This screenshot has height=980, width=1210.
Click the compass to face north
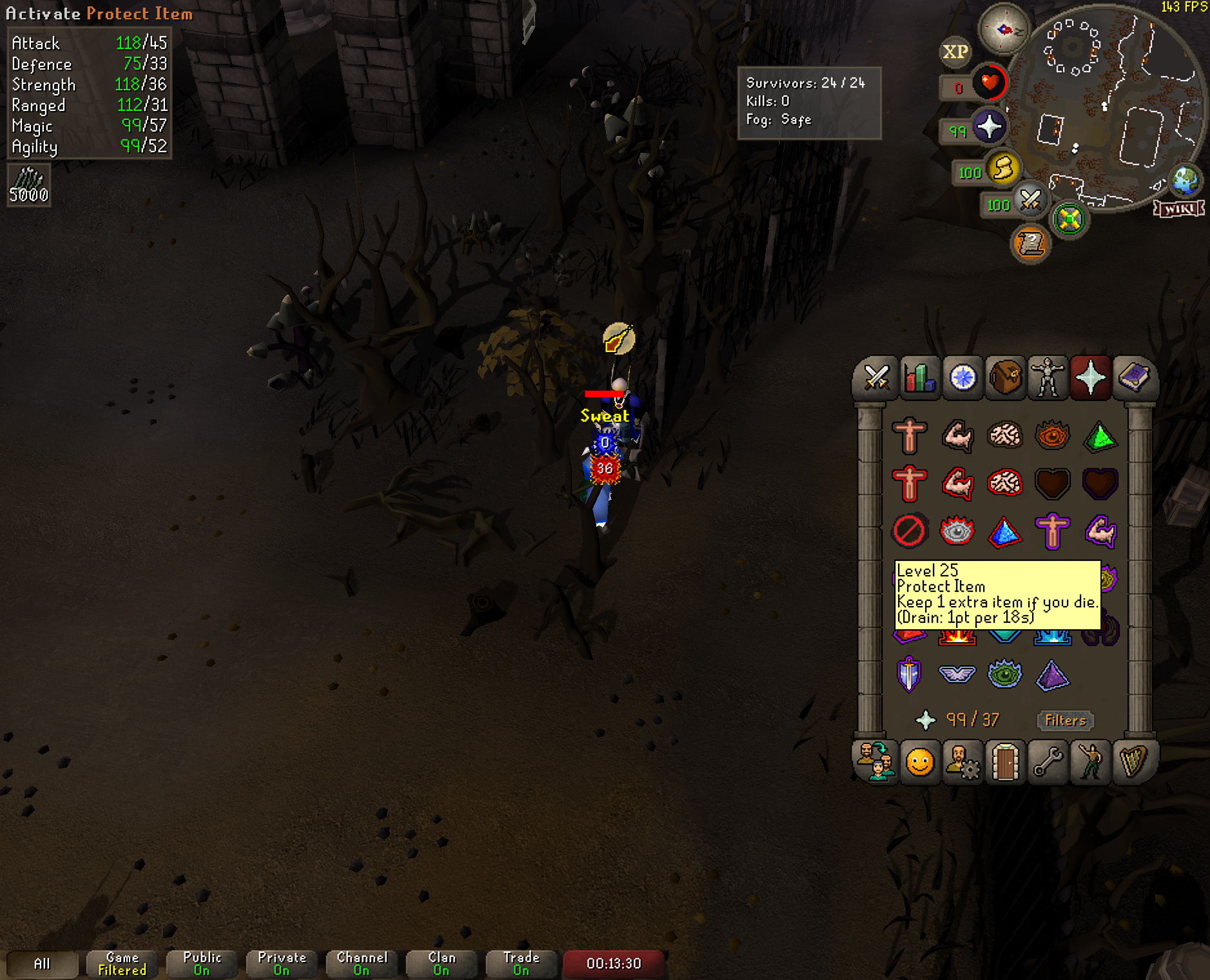tap(1004, 29)
